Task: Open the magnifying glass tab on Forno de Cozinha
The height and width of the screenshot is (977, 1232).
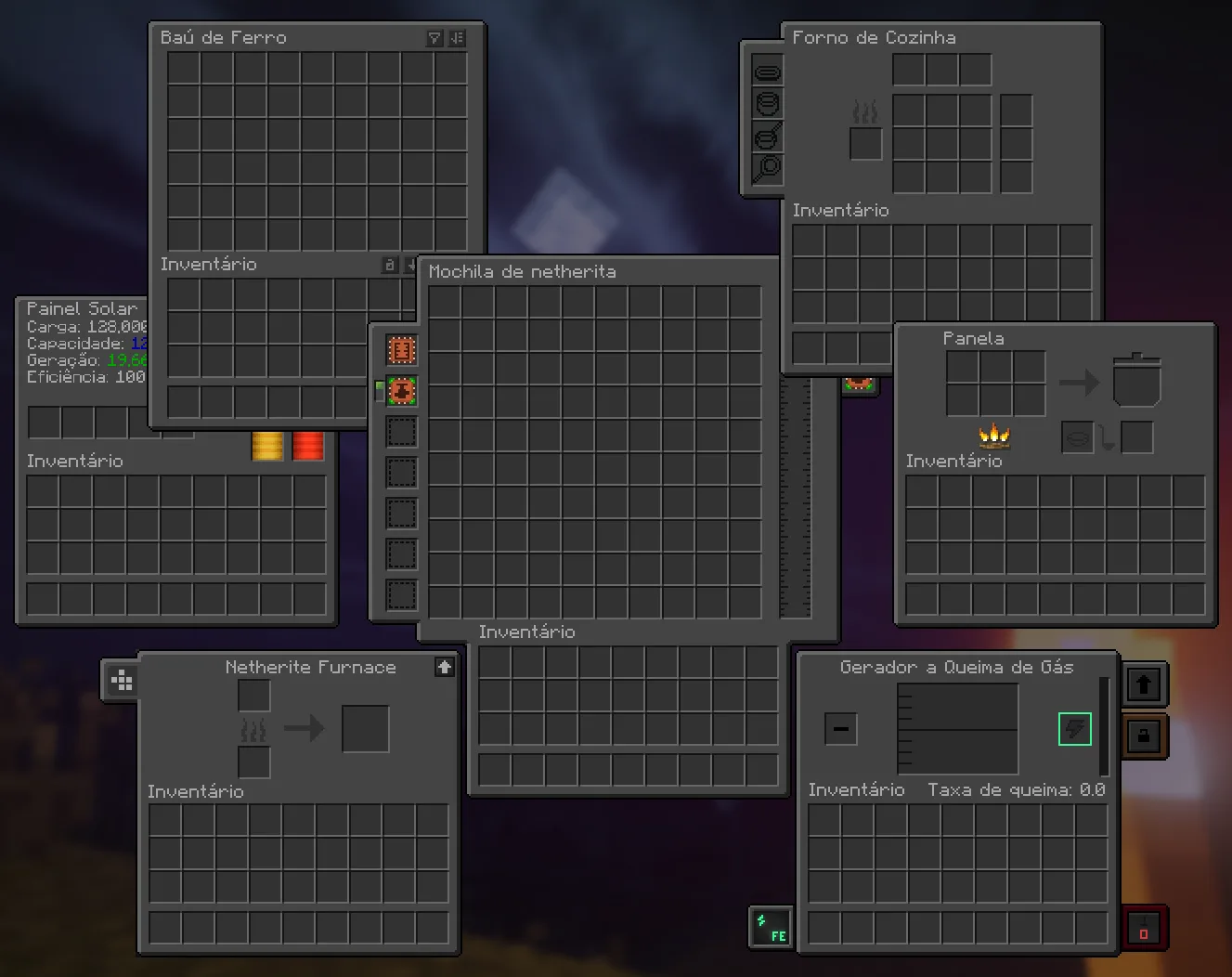Action: [768, 168]
